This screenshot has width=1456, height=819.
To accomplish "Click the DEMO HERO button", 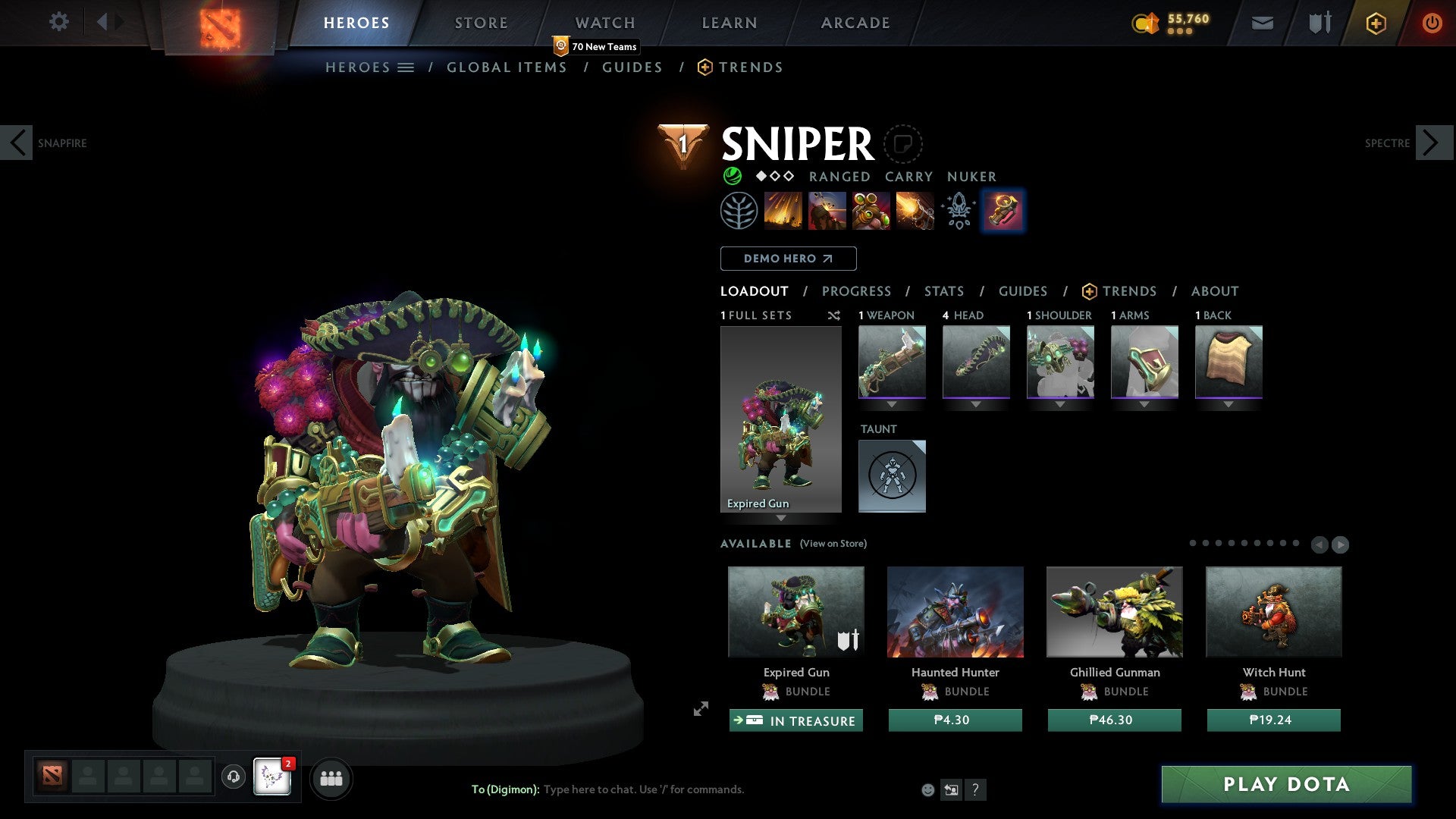I will point(788,259).
